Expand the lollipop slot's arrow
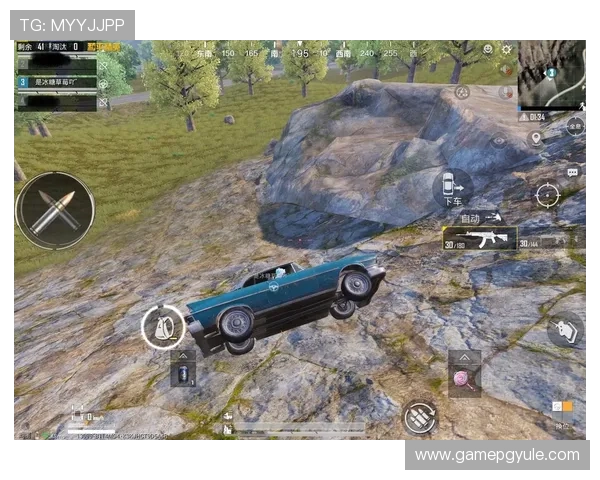This screenshot has height=480, width=600. coord(464,357)
